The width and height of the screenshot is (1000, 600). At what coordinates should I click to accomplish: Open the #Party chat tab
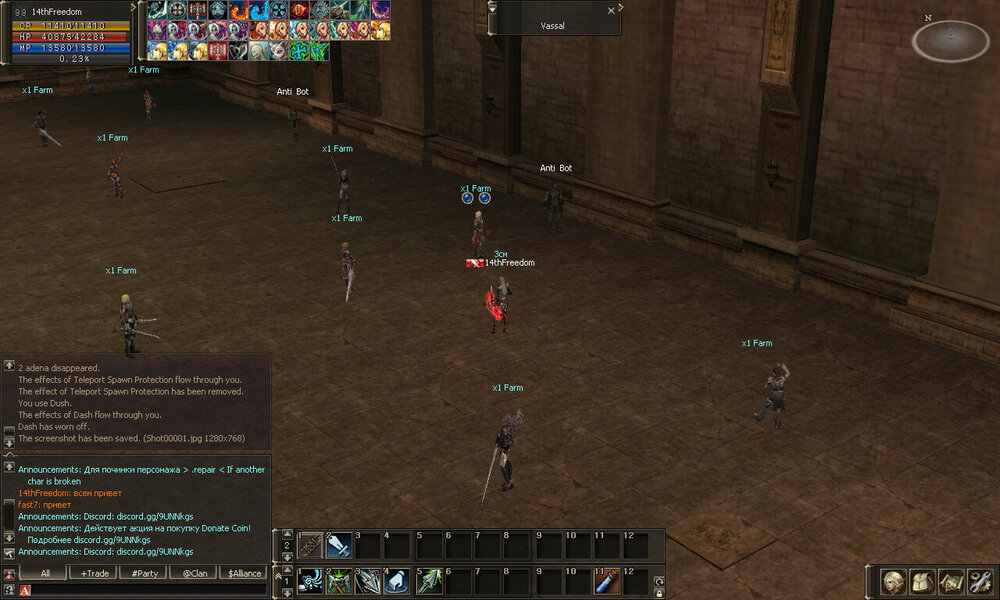click(144, 574)
